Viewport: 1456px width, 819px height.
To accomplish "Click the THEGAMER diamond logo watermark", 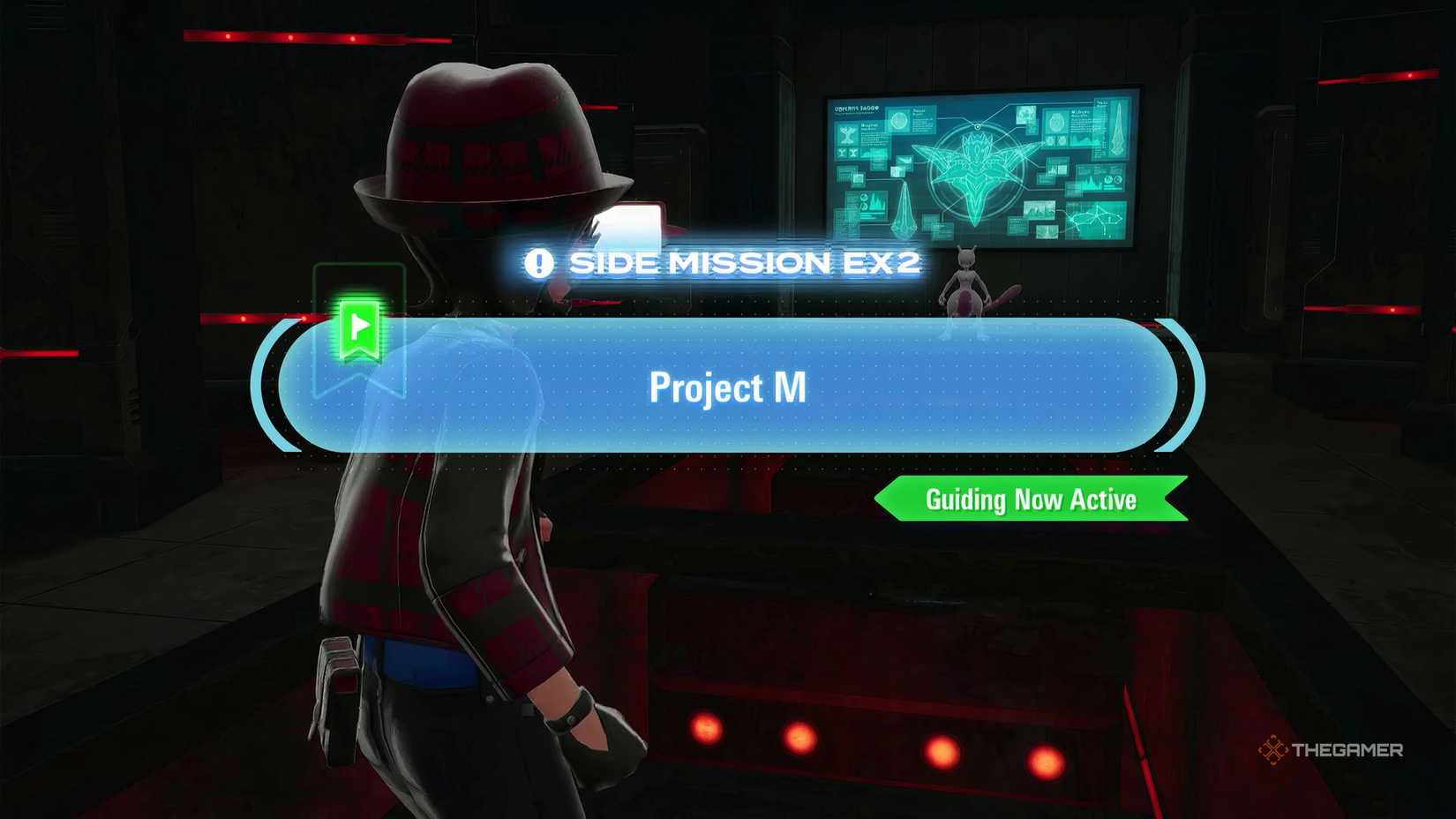I will pos(1274,751).
